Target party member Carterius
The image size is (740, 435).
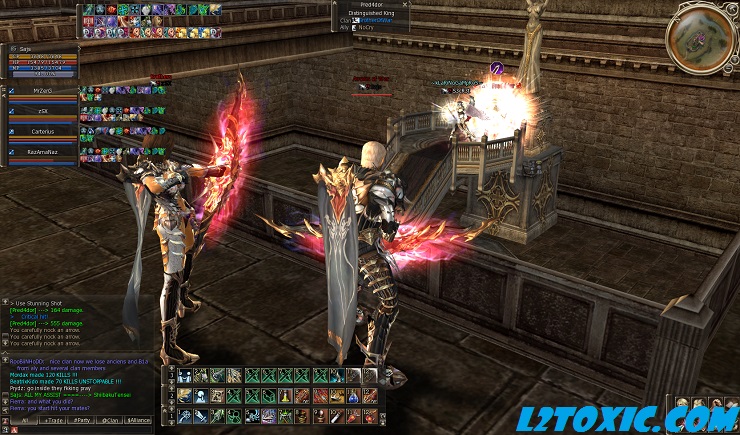click(x=42, y=130)
